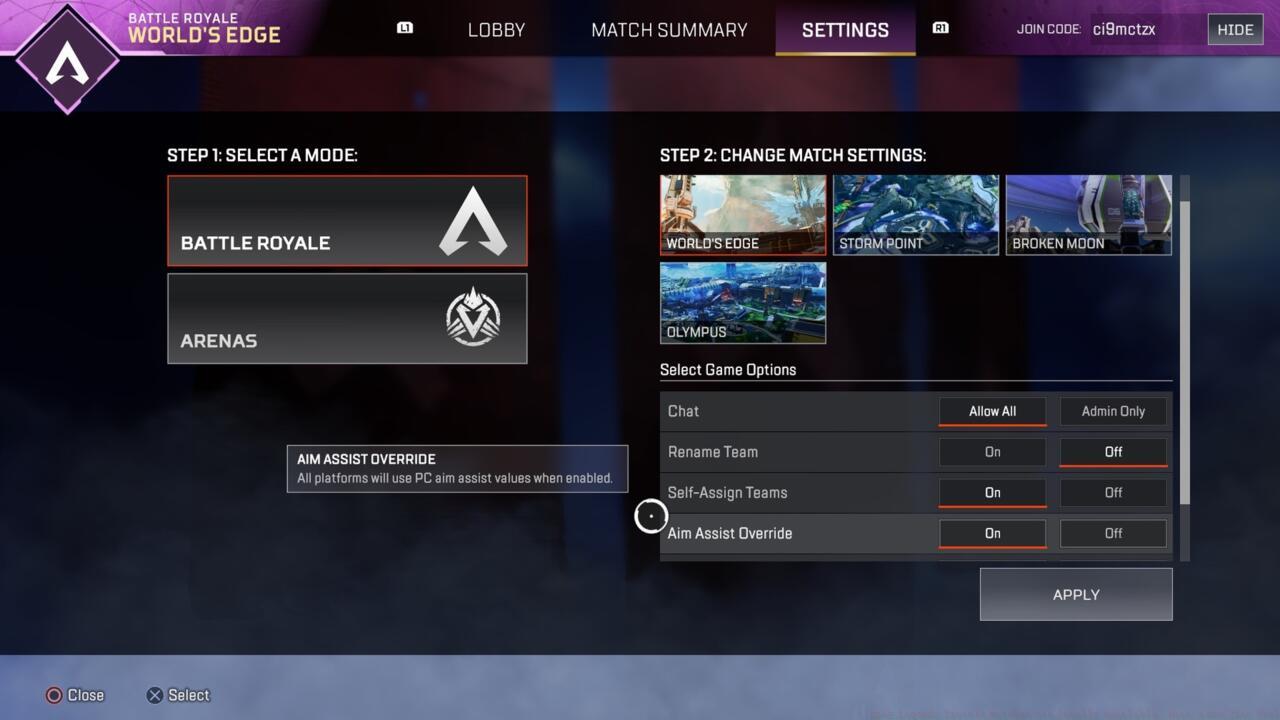
Task: Go to the Settings tab
Action: 845,30
